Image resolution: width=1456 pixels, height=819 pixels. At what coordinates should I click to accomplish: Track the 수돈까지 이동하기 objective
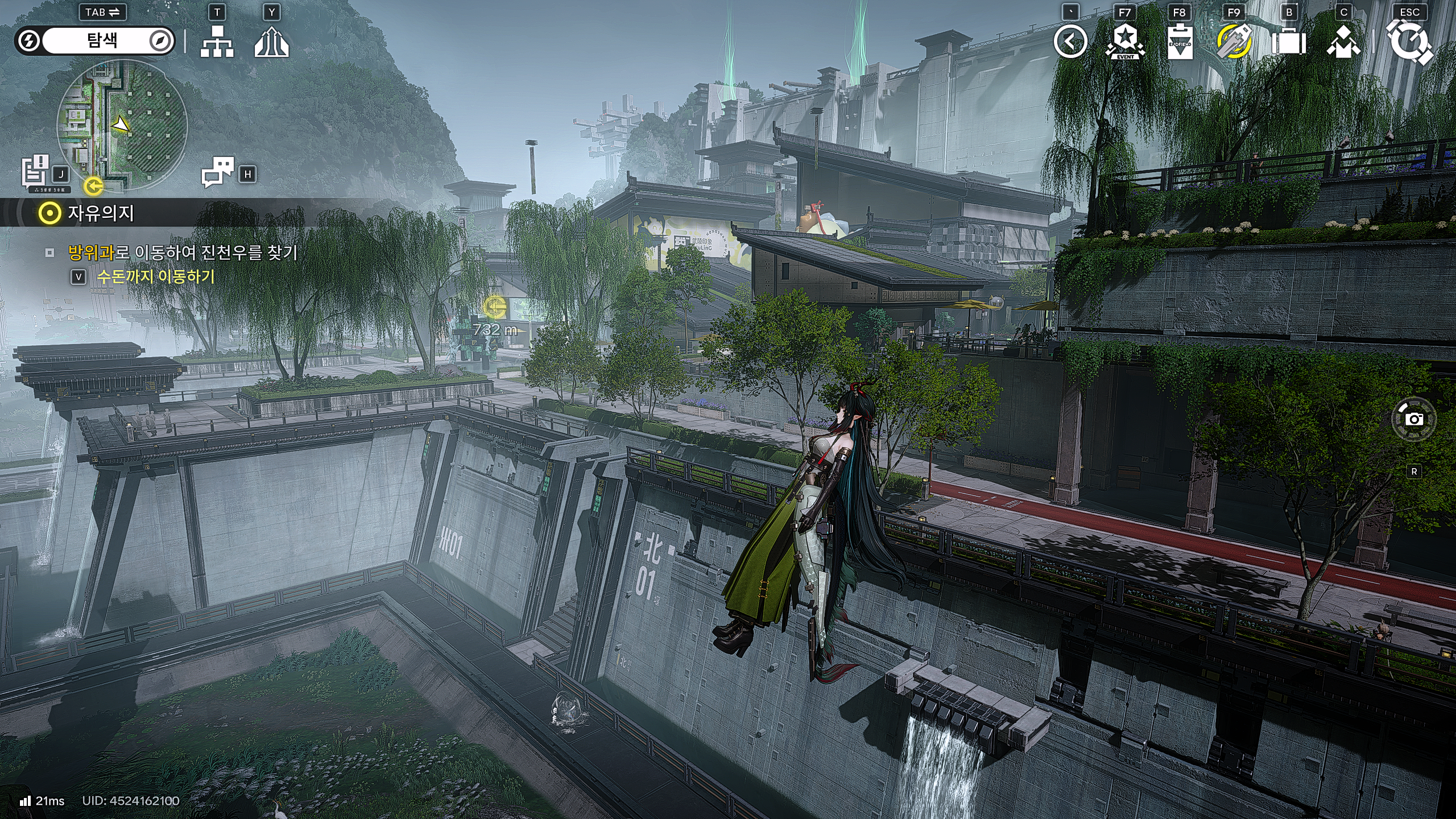pyautogui.click(x=156, y=276)
